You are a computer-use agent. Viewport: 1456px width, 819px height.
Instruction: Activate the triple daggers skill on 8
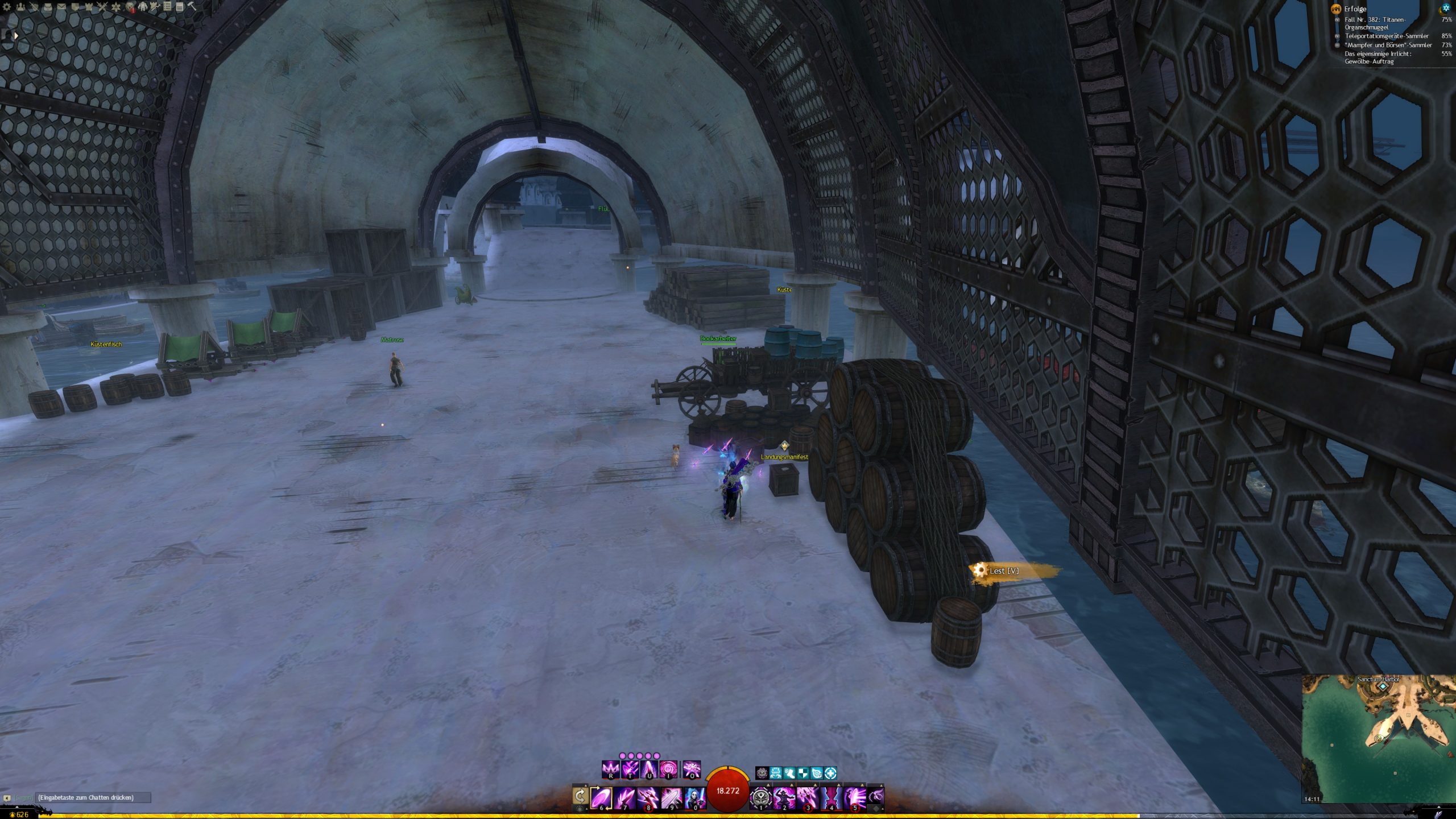tap(648, 797)
